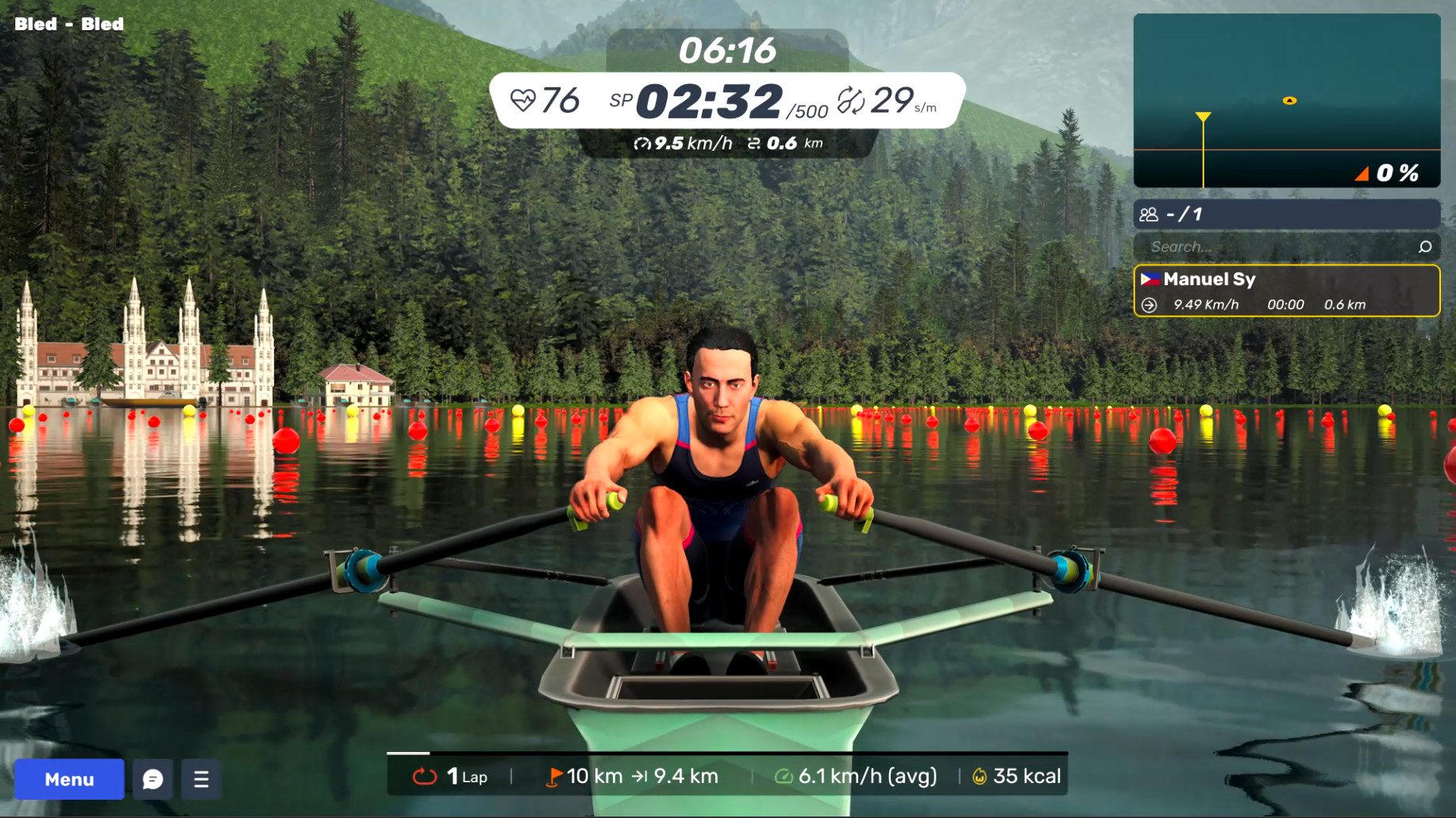
Task: Toggle the highlighted Manuel Sy rider card
Action: point(1288,291)
